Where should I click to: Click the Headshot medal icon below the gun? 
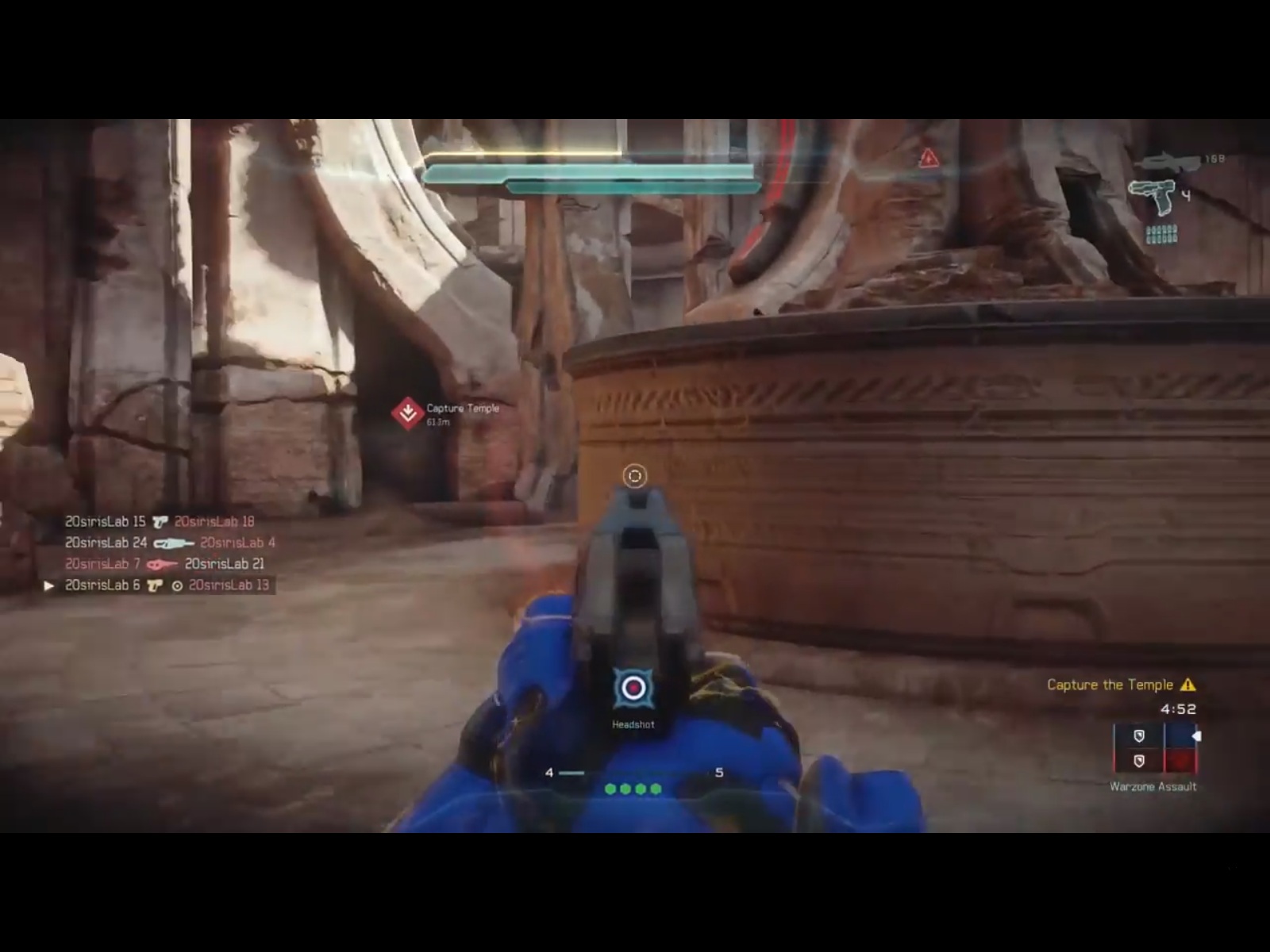tap(635, 689)
